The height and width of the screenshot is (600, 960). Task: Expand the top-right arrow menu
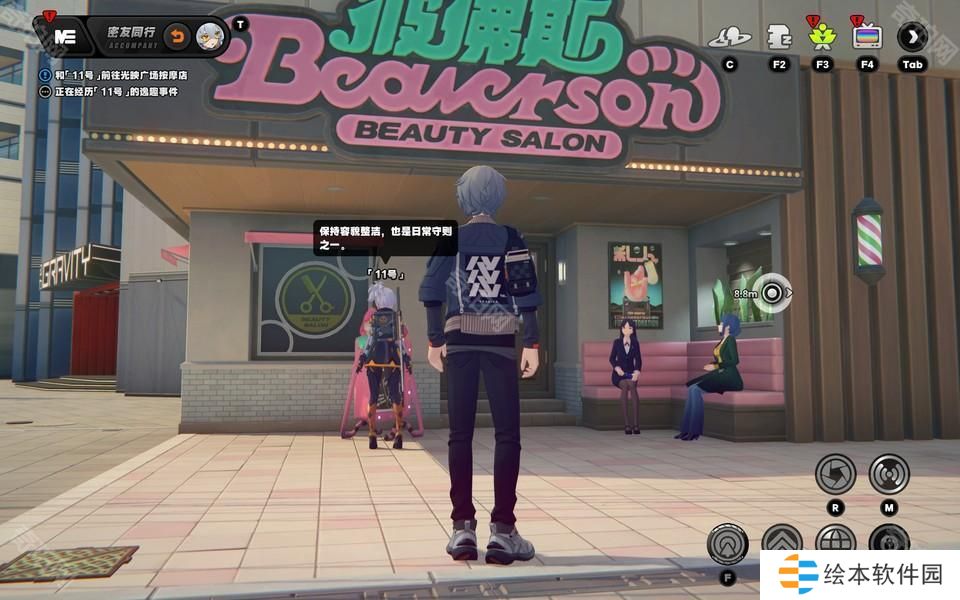[912, 38]
